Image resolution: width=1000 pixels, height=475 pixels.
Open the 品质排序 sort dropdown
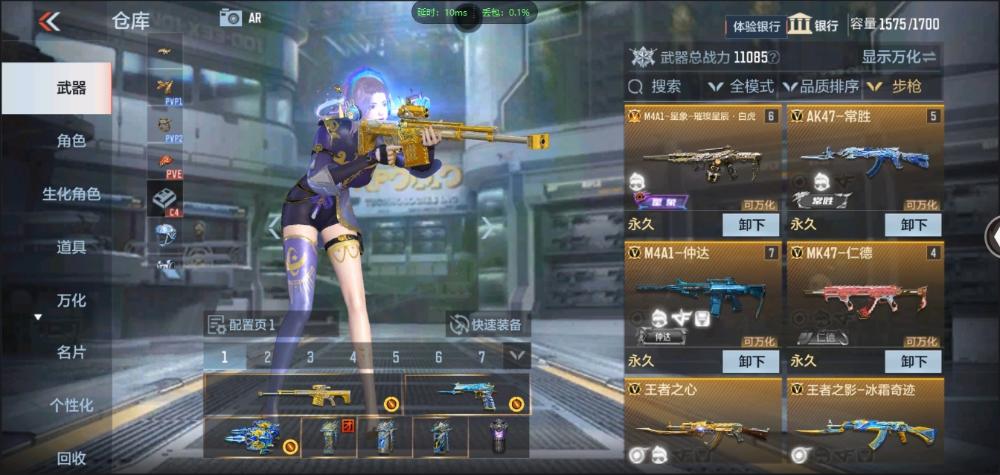[820, 86]
